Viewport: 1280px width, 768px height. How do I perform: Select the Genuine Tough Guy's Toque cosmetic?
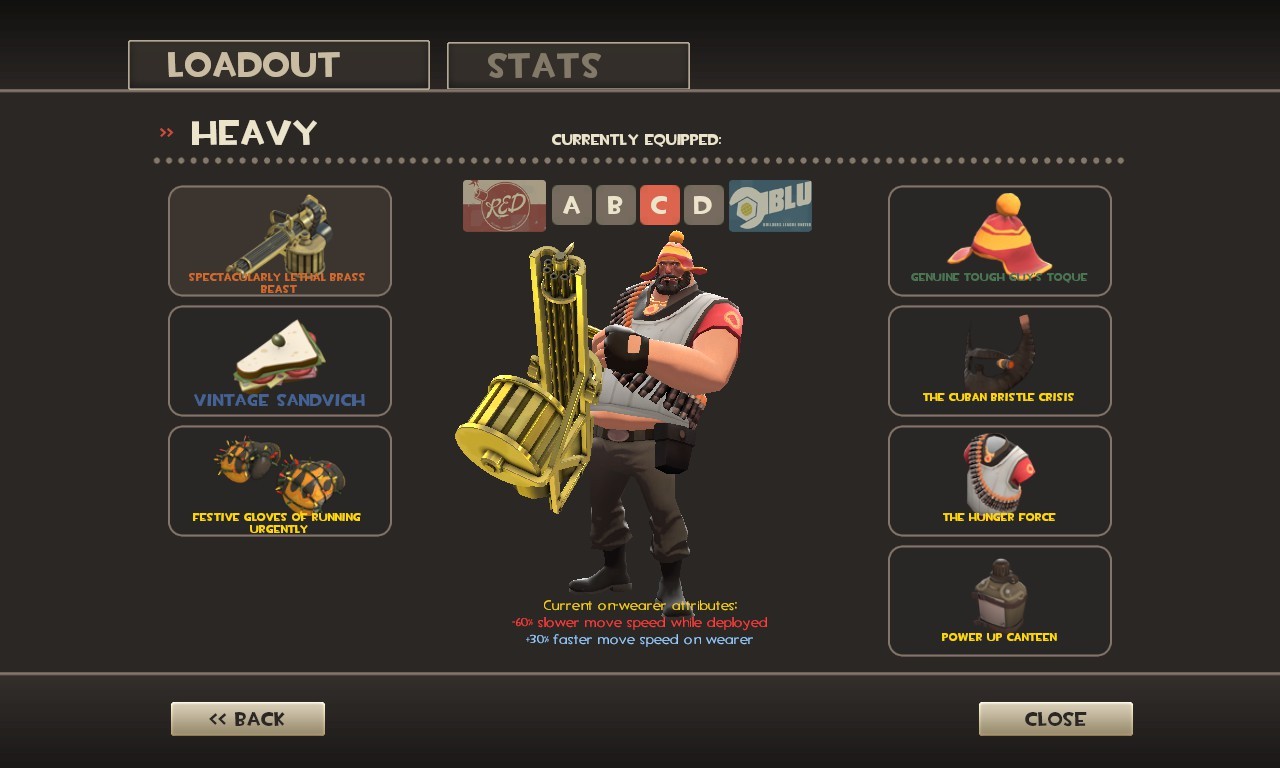pos(999,240)
